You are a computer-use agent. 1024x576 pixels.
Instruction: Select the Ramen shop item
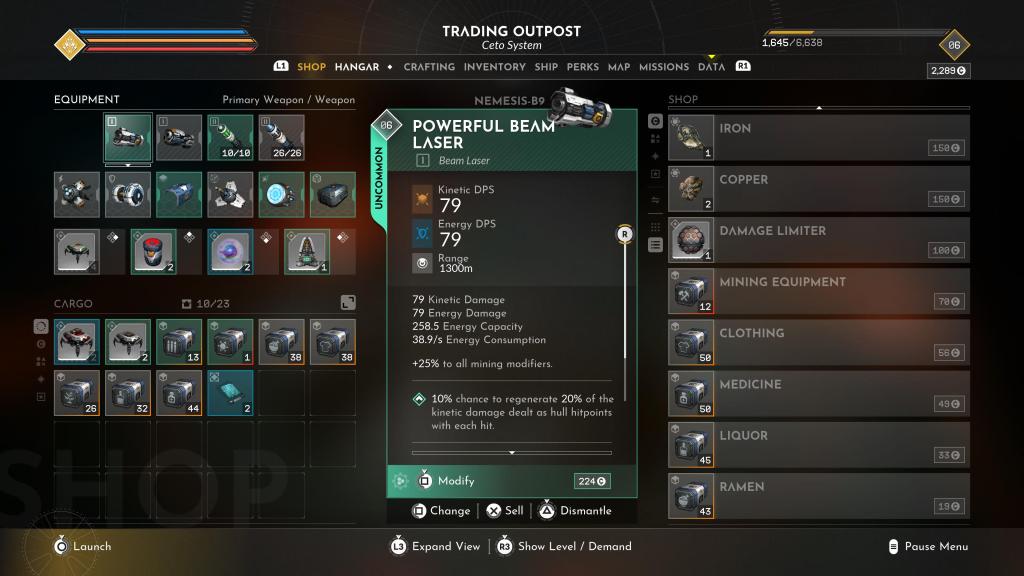click(818, 495)
